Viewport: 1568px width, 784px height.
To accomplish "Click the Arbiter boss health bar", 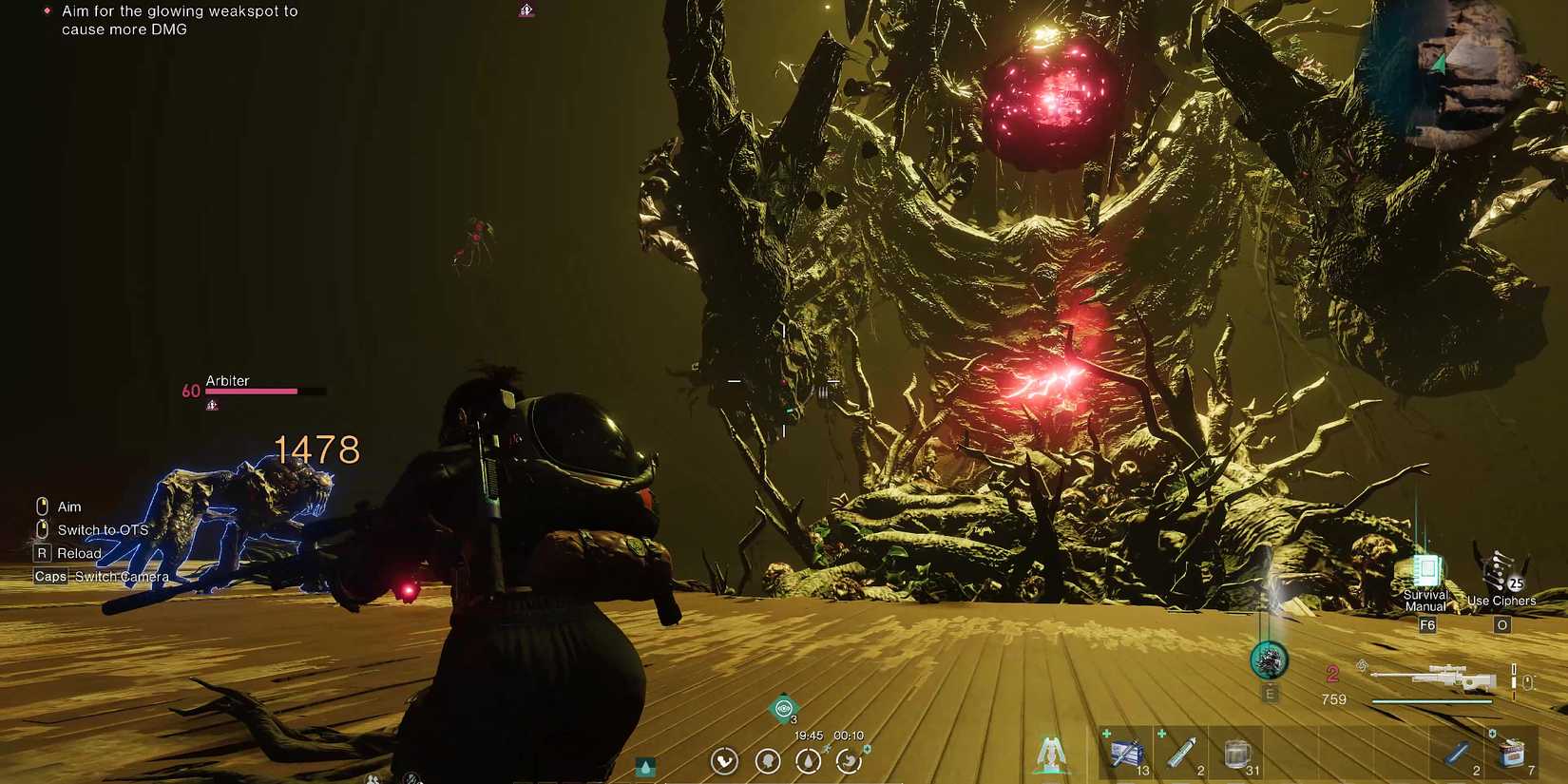I will point(252,391).
